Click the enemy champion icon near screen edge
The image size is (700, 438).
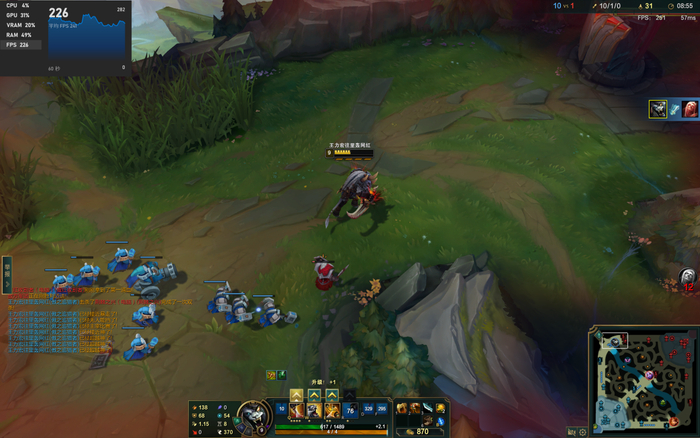pyautogui.click(x=688, y=278)
